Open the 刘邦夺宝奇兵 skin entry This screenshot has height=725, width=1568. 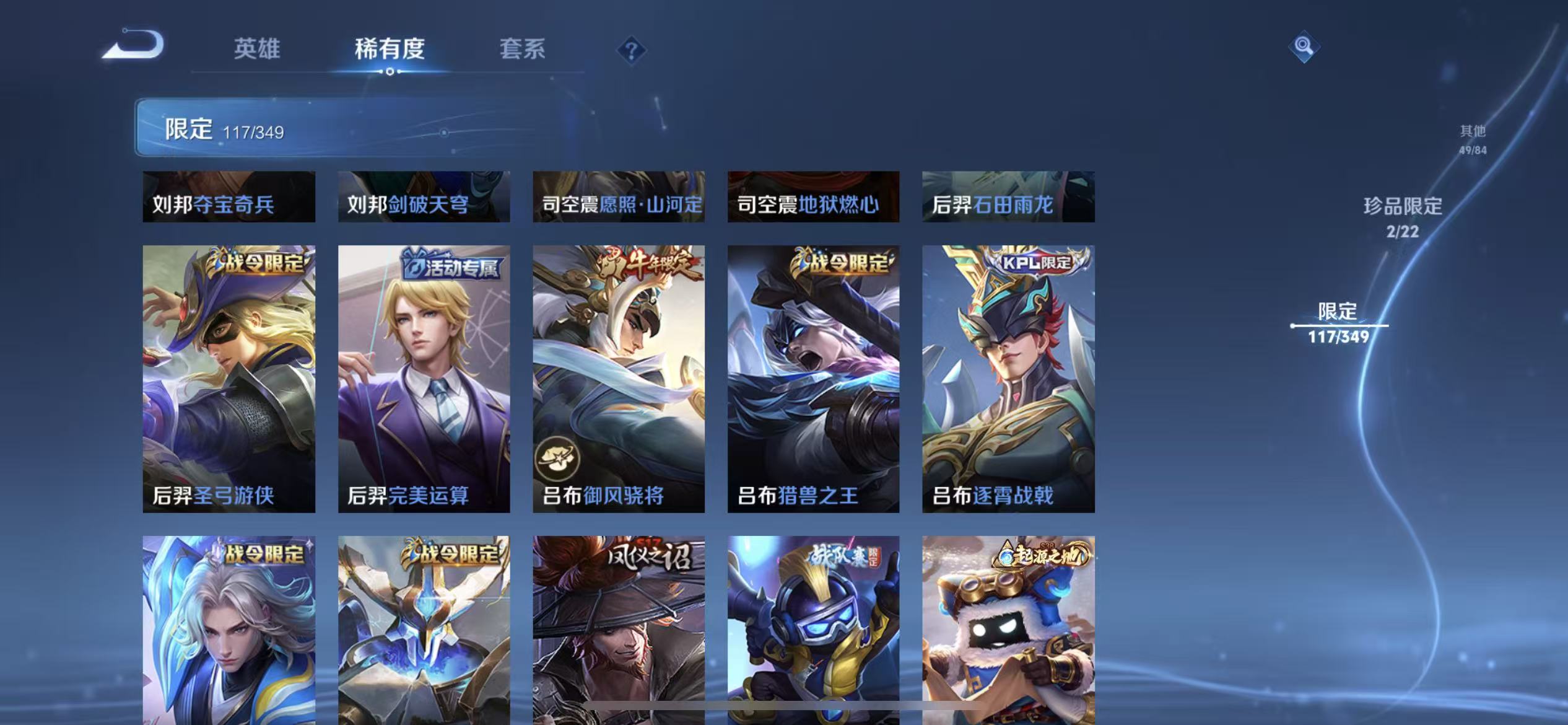pos(229,197)
